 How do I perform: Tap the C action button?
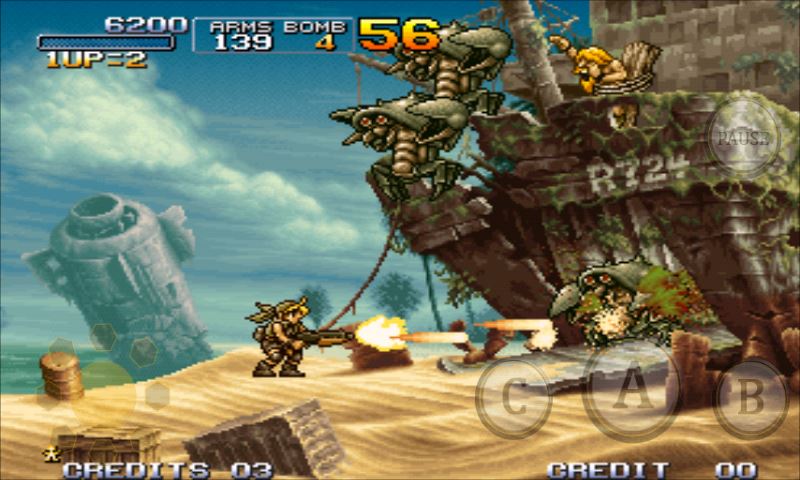click(x=513, y=398)
